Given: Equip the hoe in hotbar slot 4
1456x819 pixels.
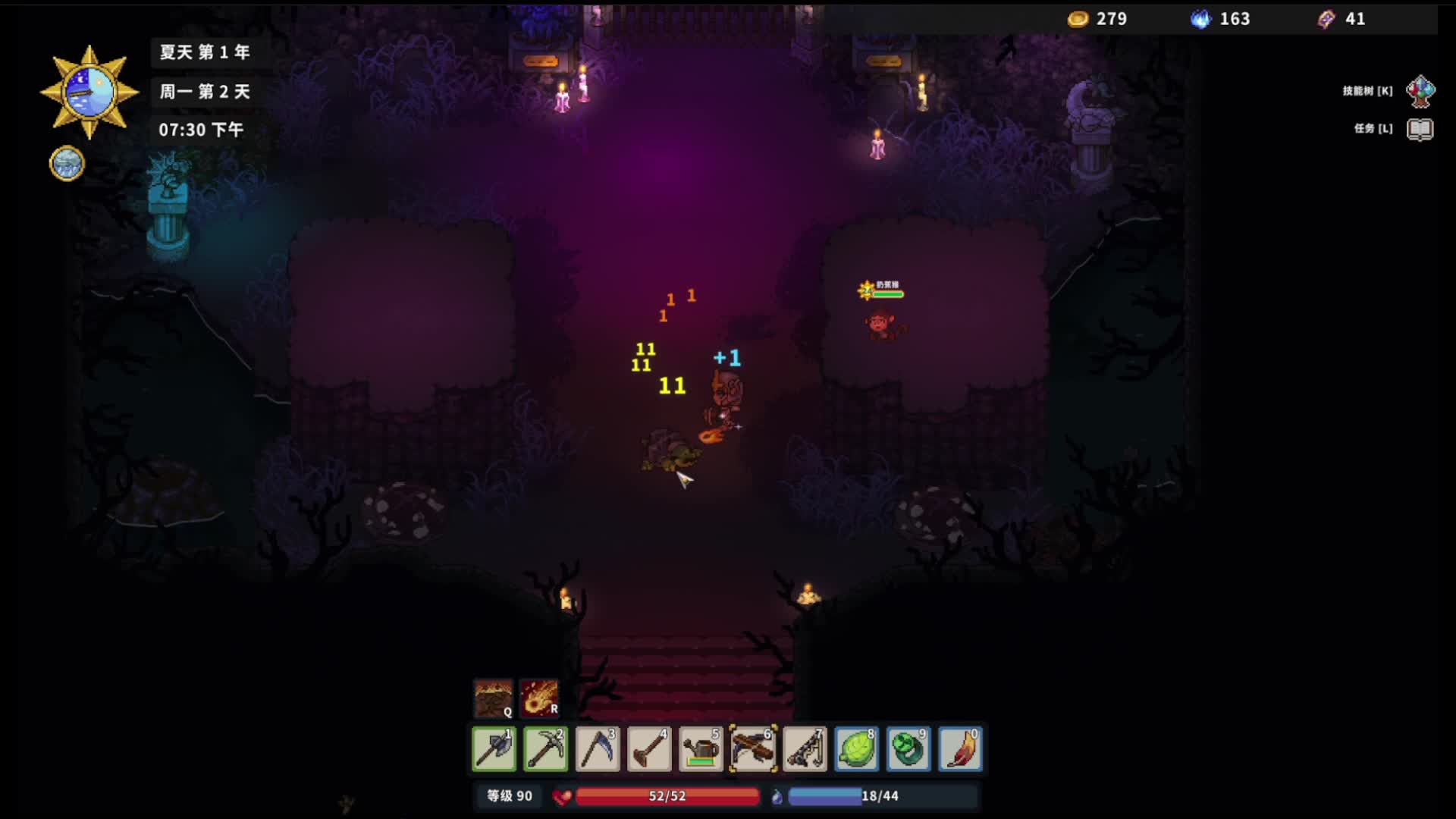Looking at the screenshot, I should pyautogui.click(x=649, y=749).
